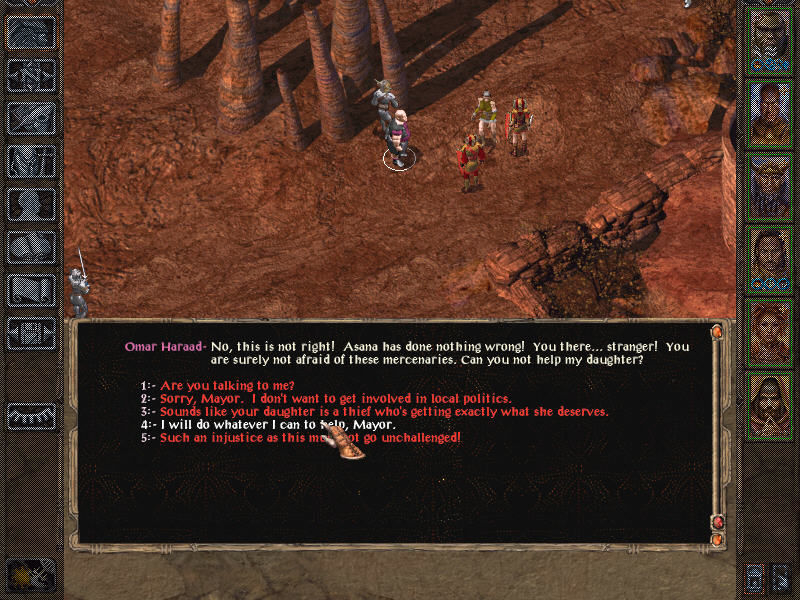Choose reply "Are you talking to me?"

click(x=228, y=385)
